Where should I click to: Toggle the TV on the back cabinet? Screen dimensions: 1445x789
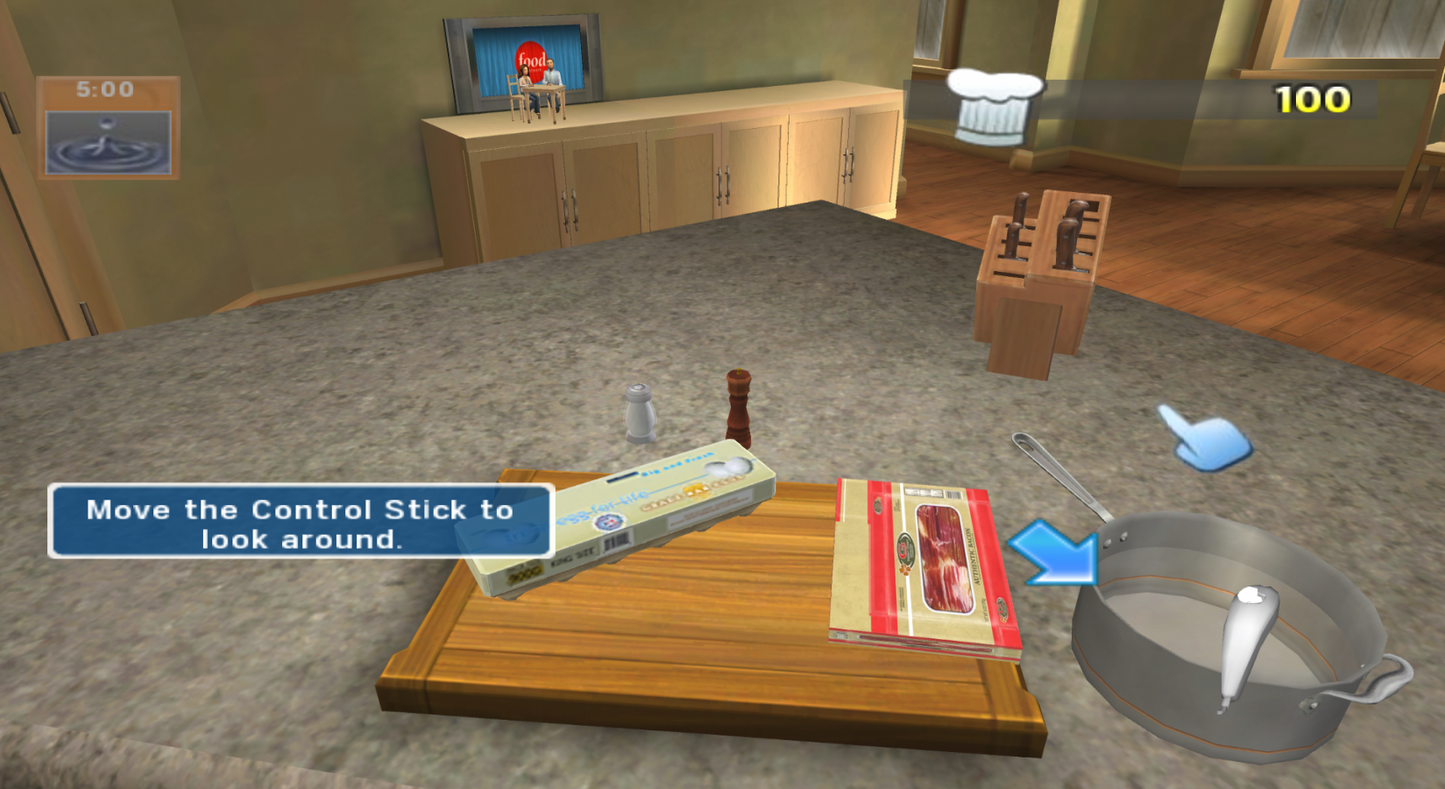pyautogui.click(x=518, y=65)
